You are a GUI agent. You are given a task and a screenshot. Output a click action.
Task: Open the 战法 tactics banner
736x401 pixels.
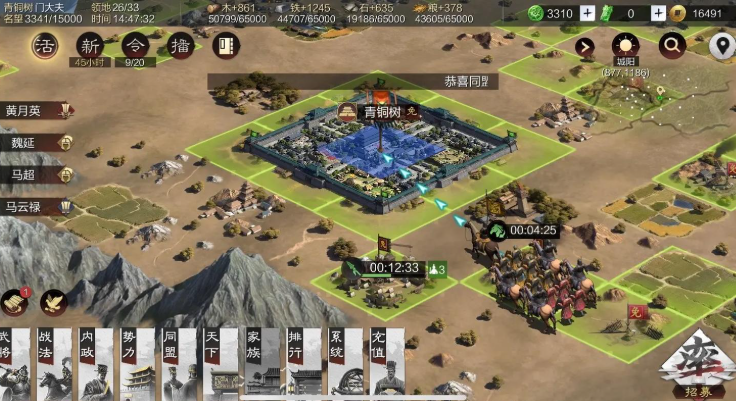(x=52, y=363)
